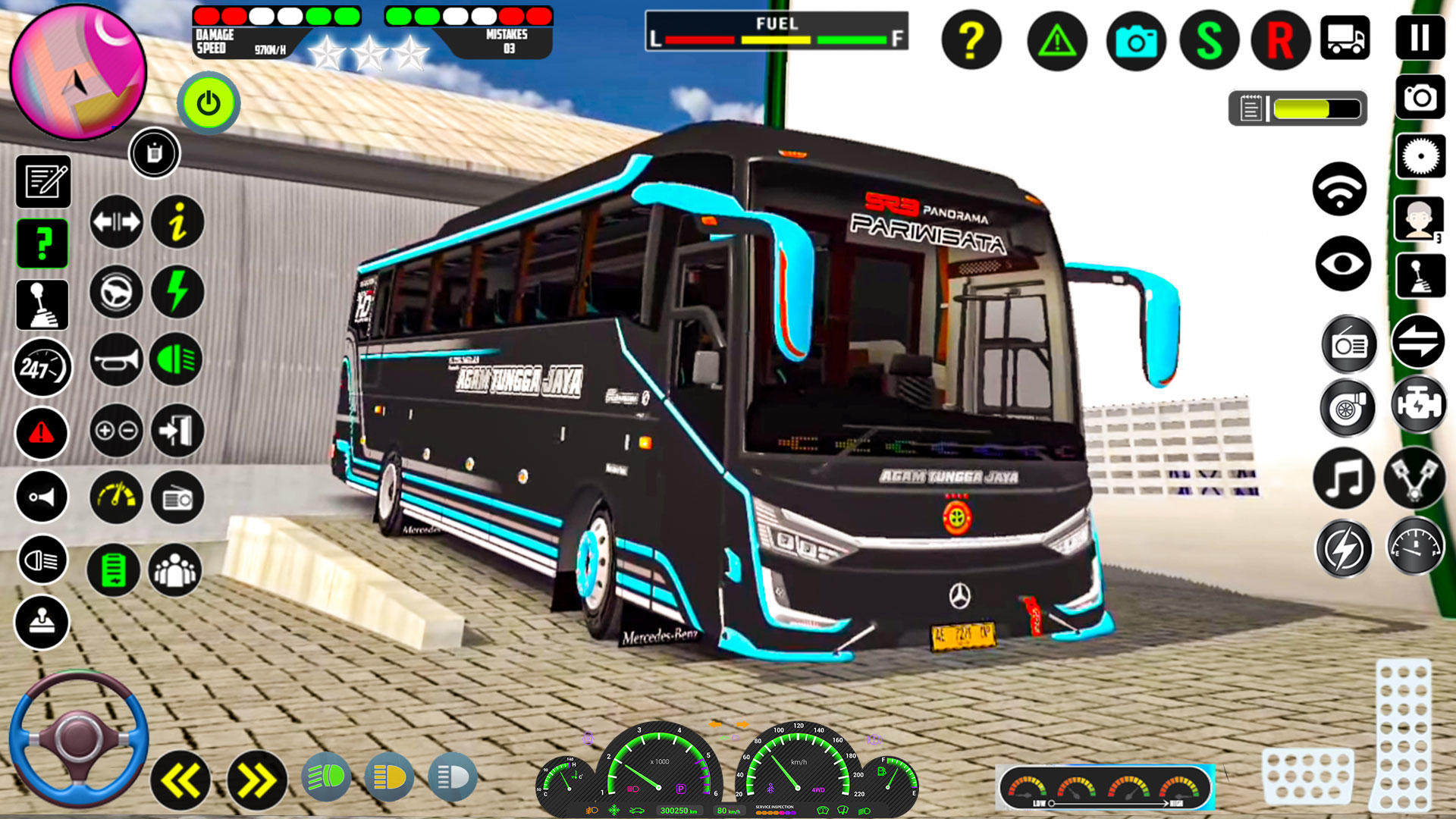Tap the engine check icon
Image resolution: width=1456 pixels, height=819 pixels.
1420,404
